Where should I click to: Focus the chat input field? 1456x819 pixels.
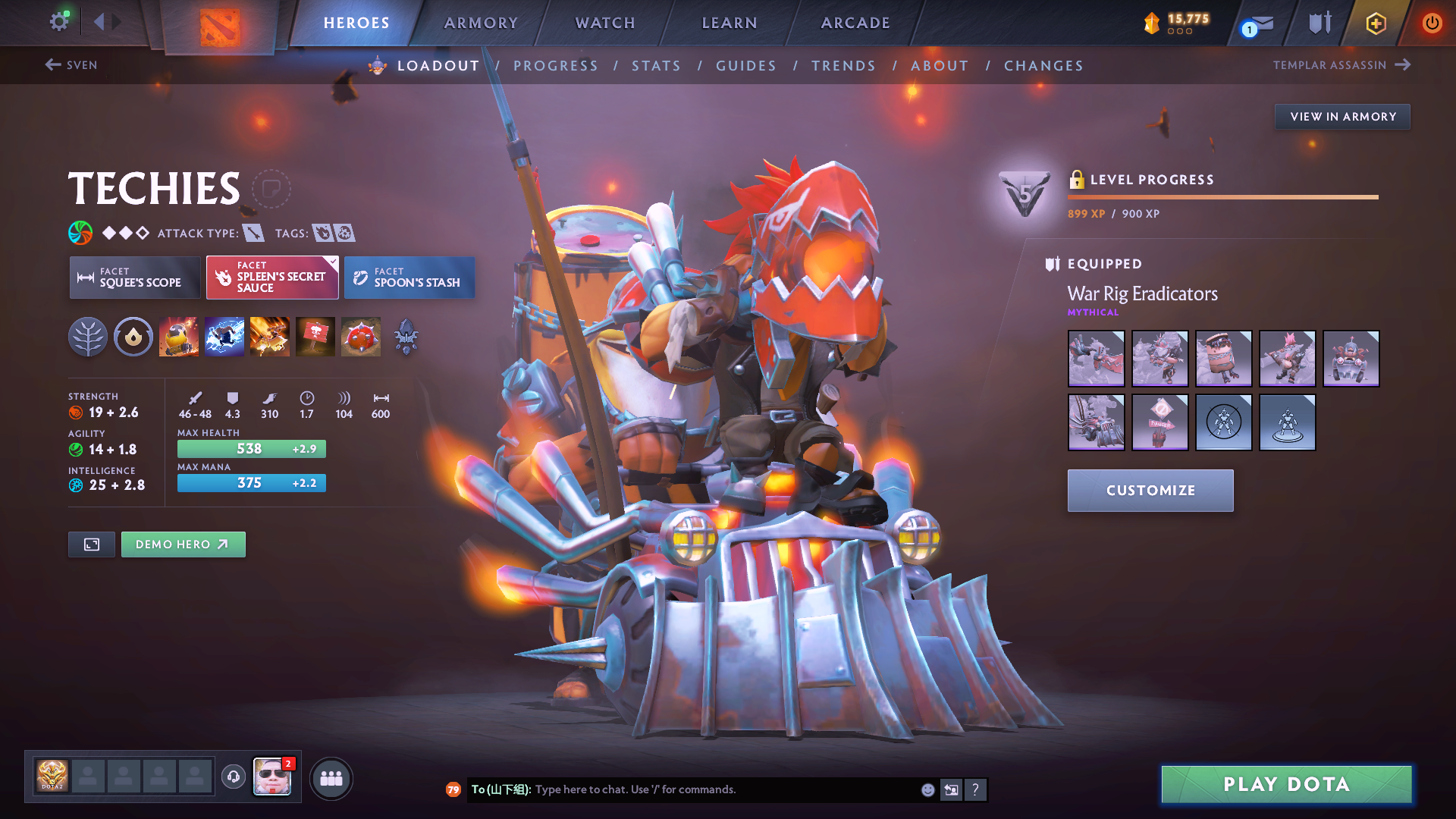click(720, 789)
